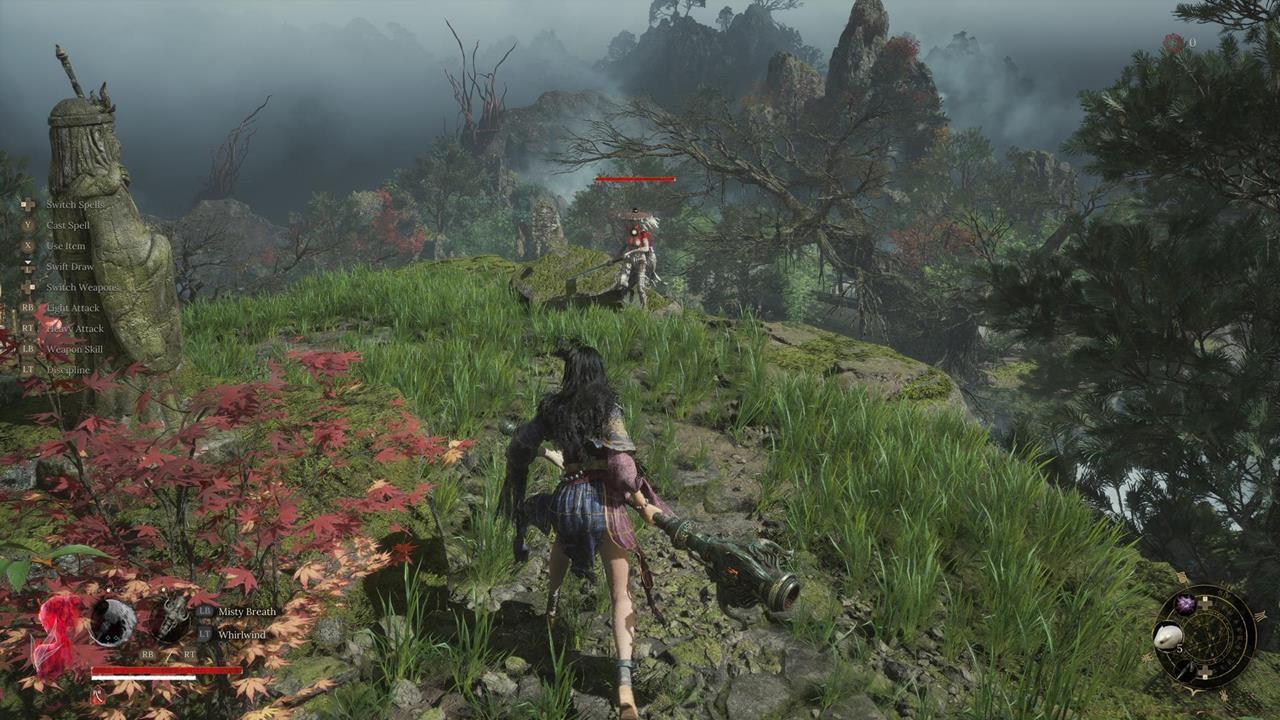Click the Misty Breath skill label

click(245, 612)
